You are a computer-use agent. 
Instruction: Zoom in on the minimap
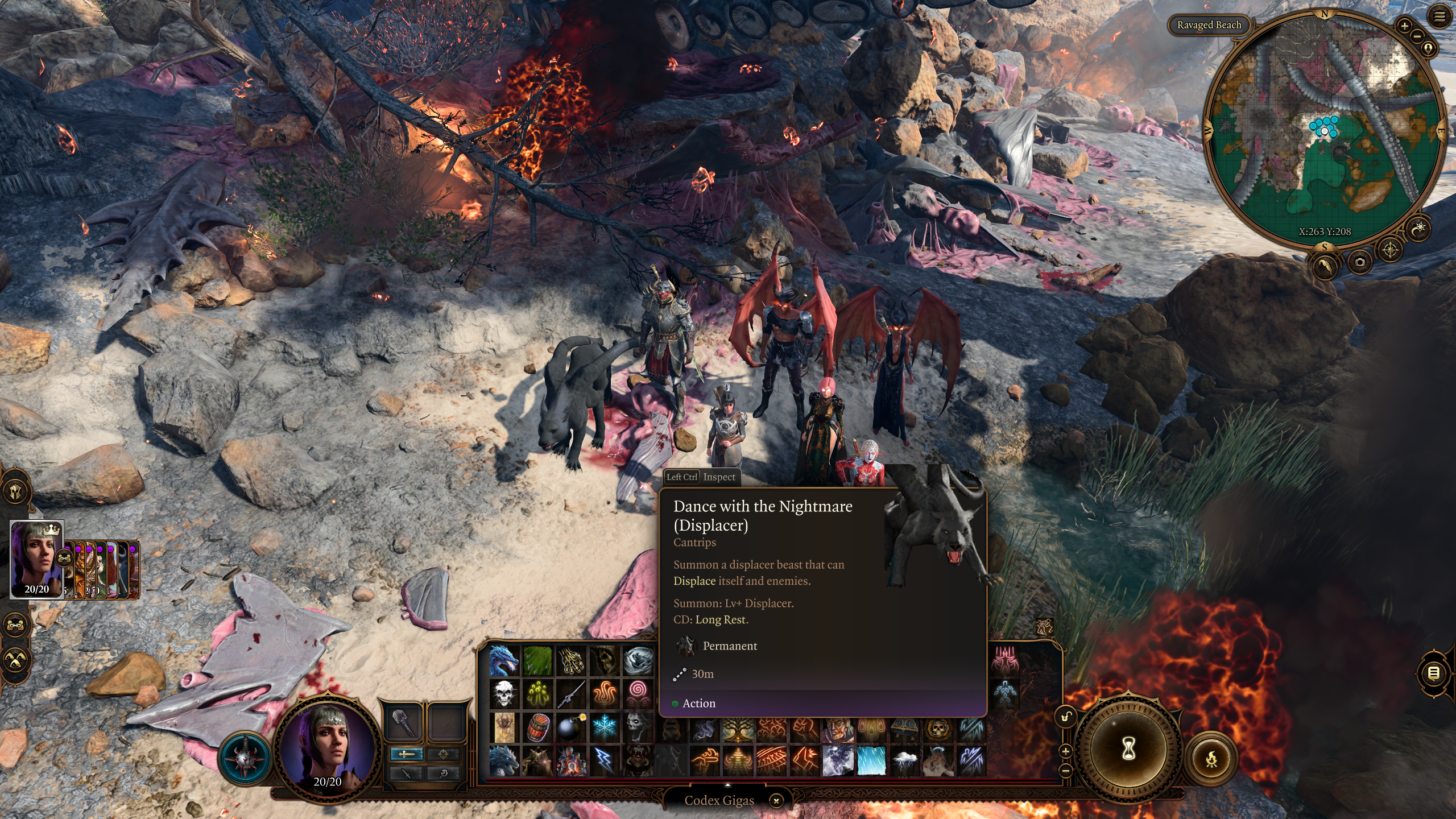click(x=1404, y=26)
